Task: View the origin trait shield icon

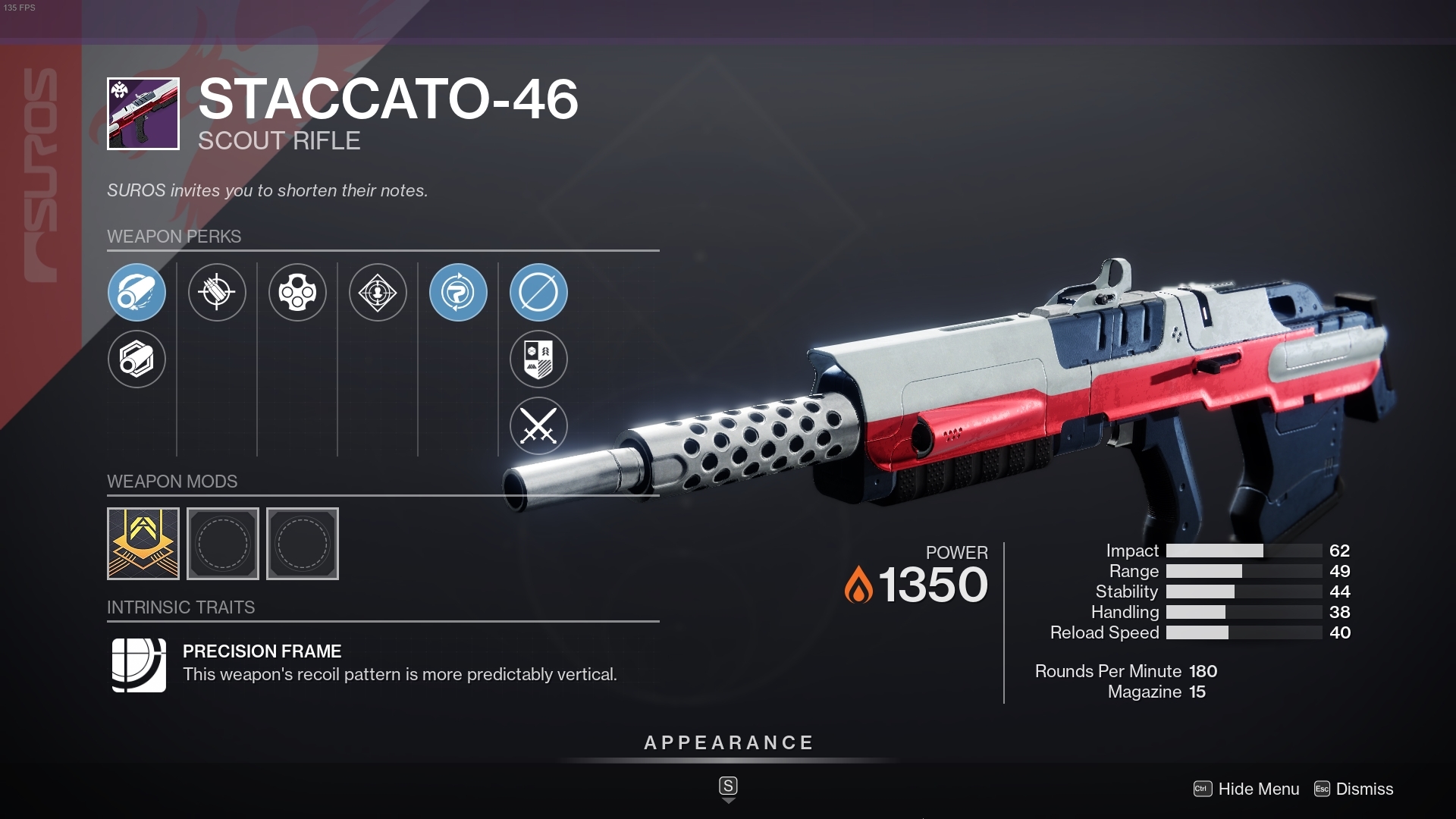Action: (539, 359)
